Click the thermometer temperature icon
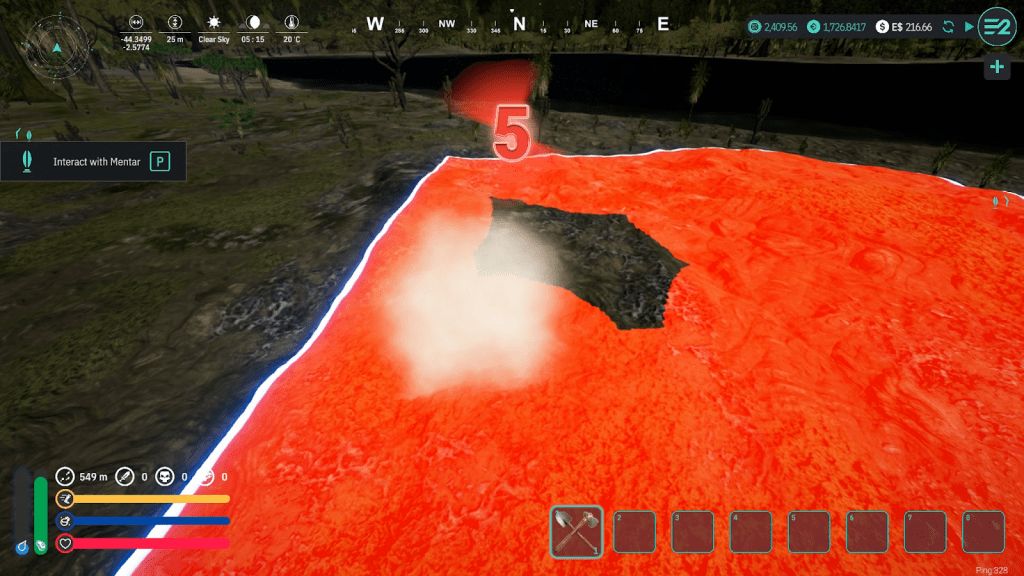 (x=291, y=22)
